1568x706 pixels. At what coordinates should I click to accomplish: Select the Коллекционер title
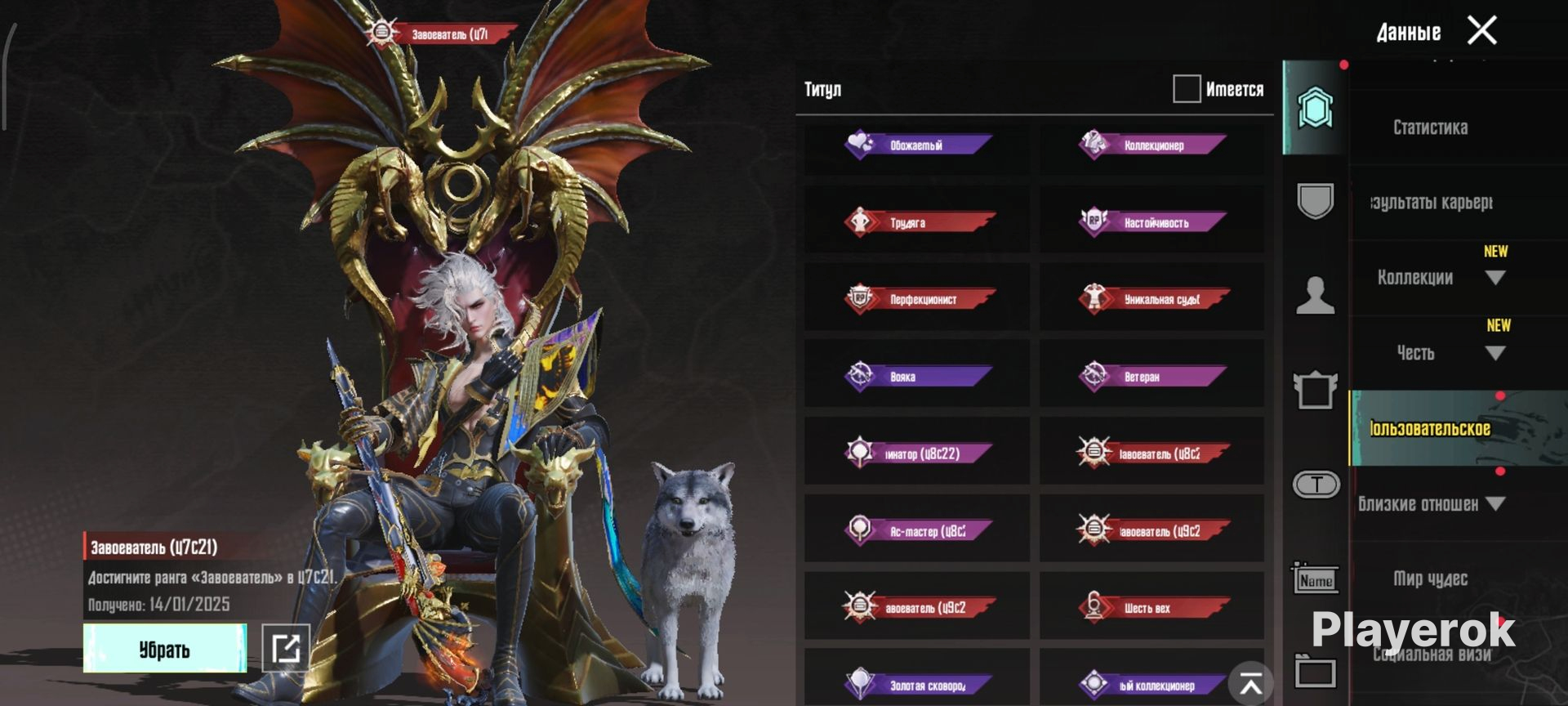point(1151,145)
